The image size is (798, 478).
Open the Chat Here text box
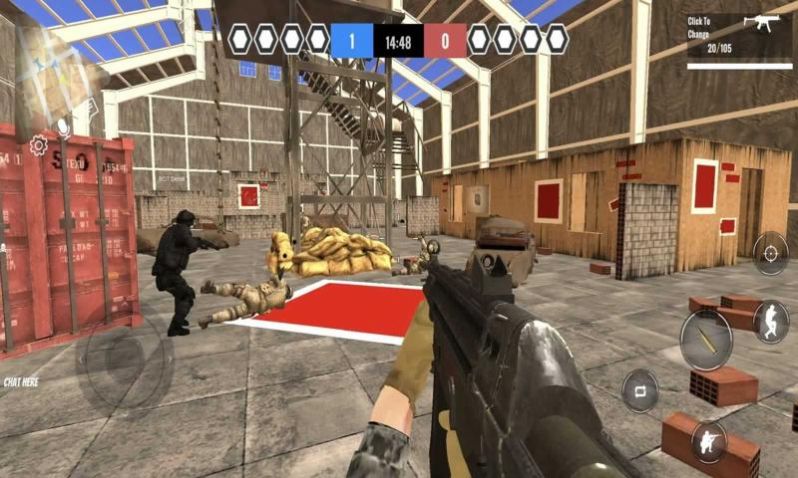[22, 381]
